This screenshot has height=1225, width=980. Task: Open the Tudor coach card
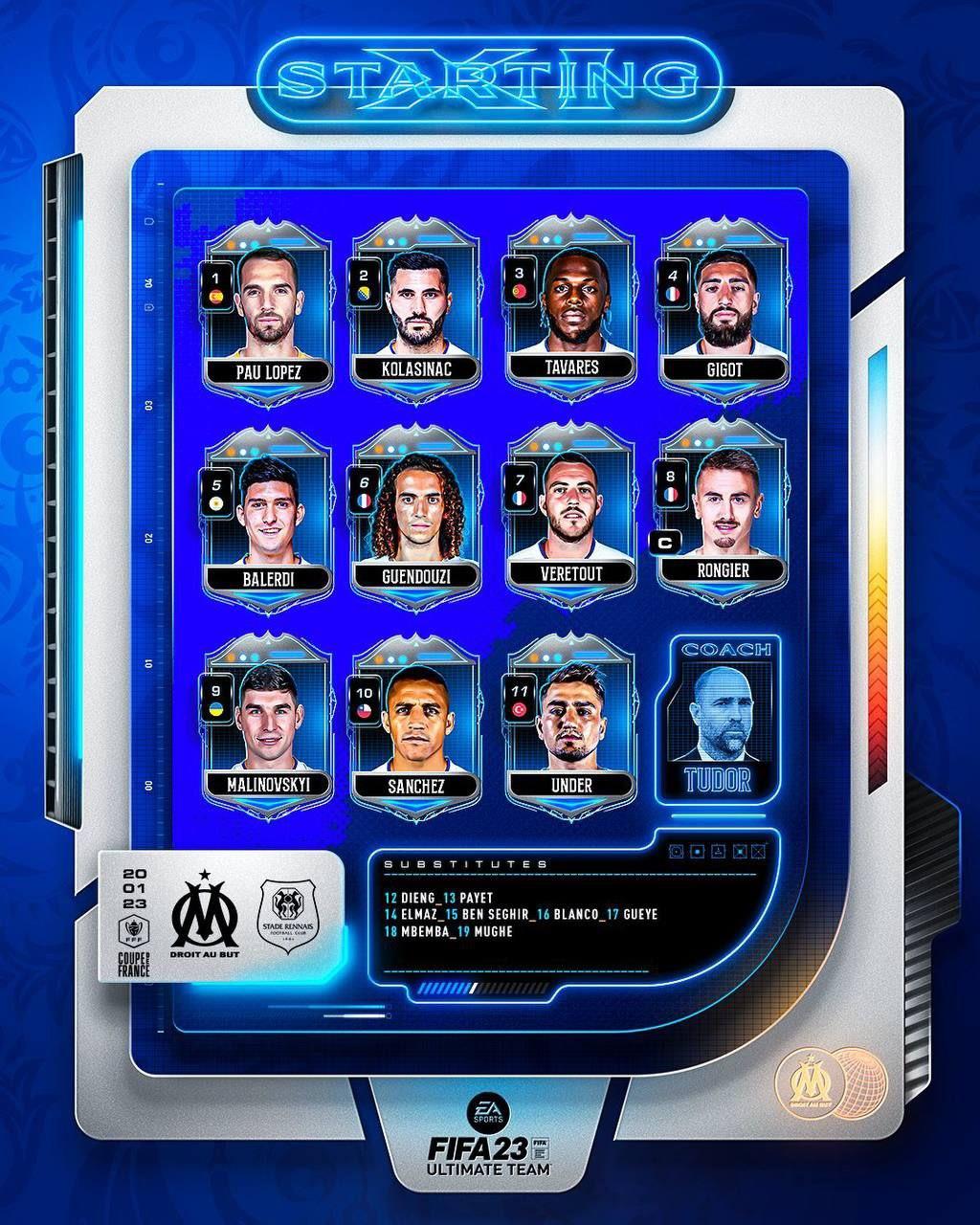718,718
